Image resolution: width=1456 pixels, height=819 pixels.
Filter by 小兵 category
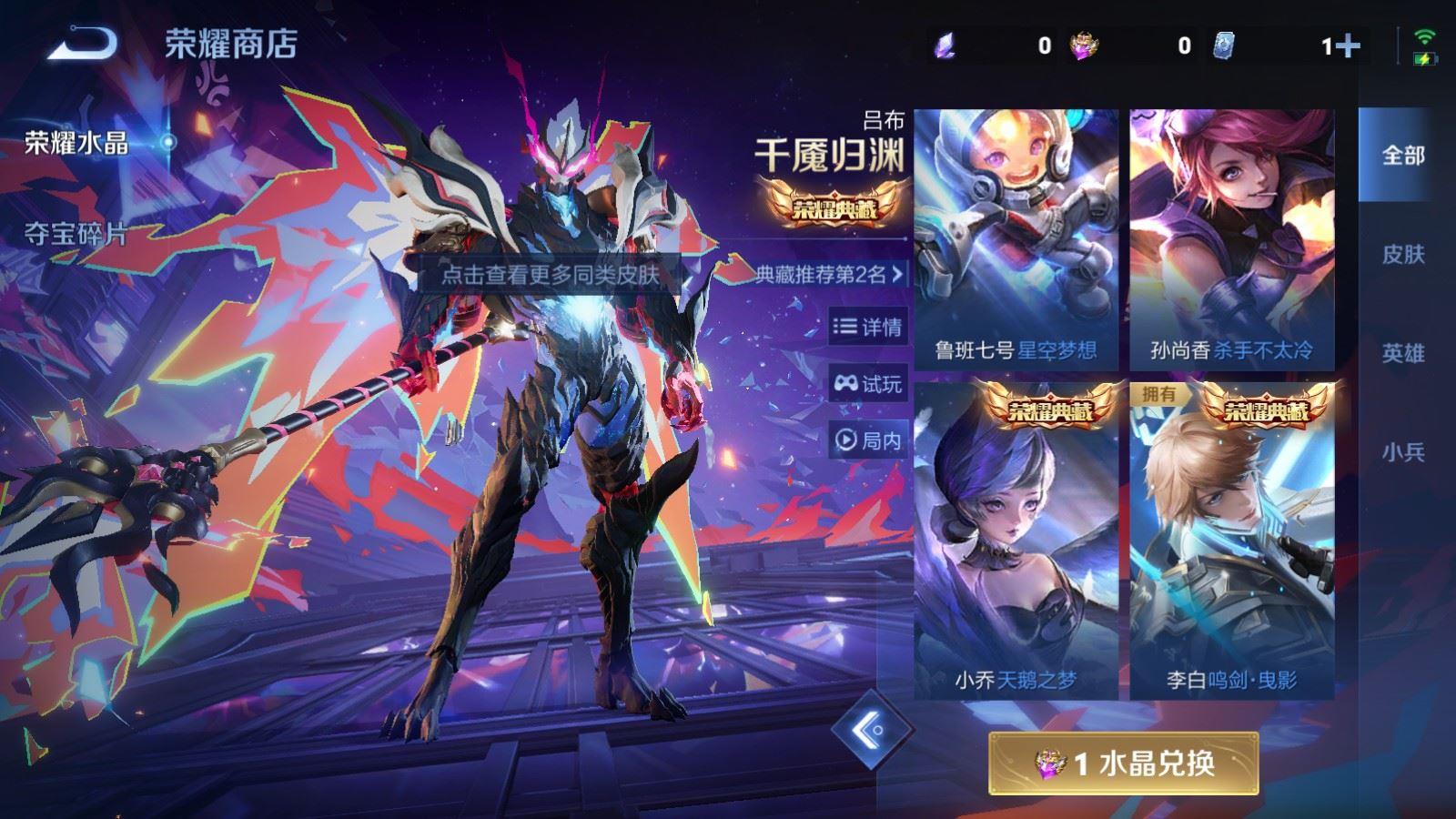[1402, 451]
